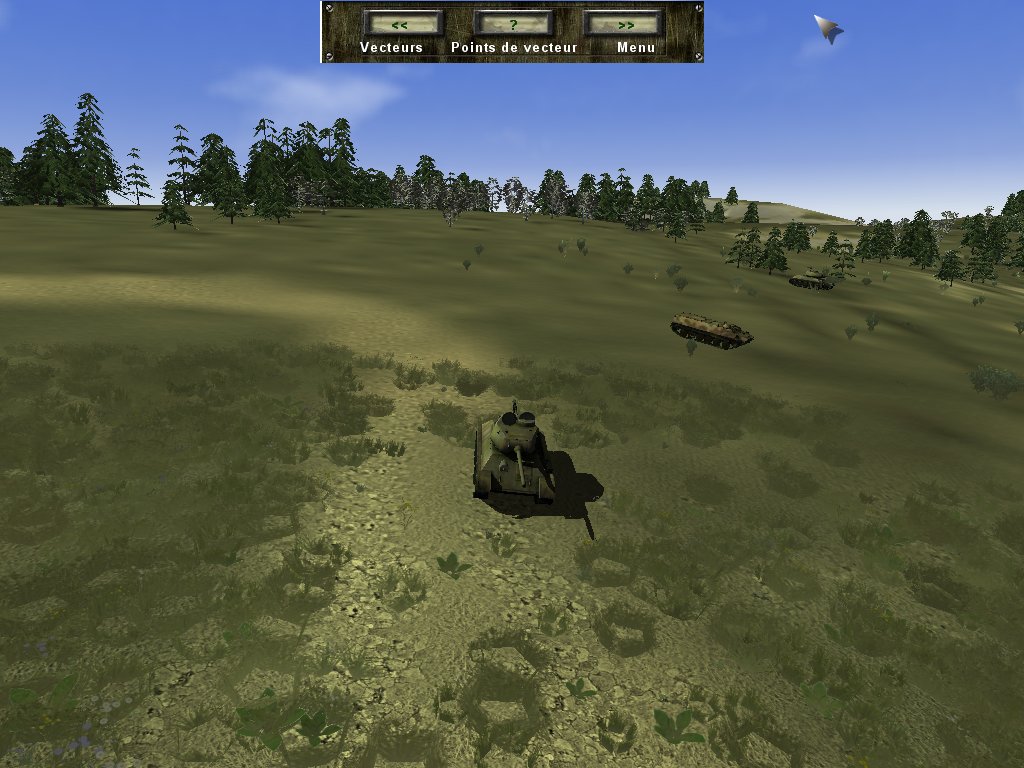Select the ">>" Menu button

(x=624, y=23)
